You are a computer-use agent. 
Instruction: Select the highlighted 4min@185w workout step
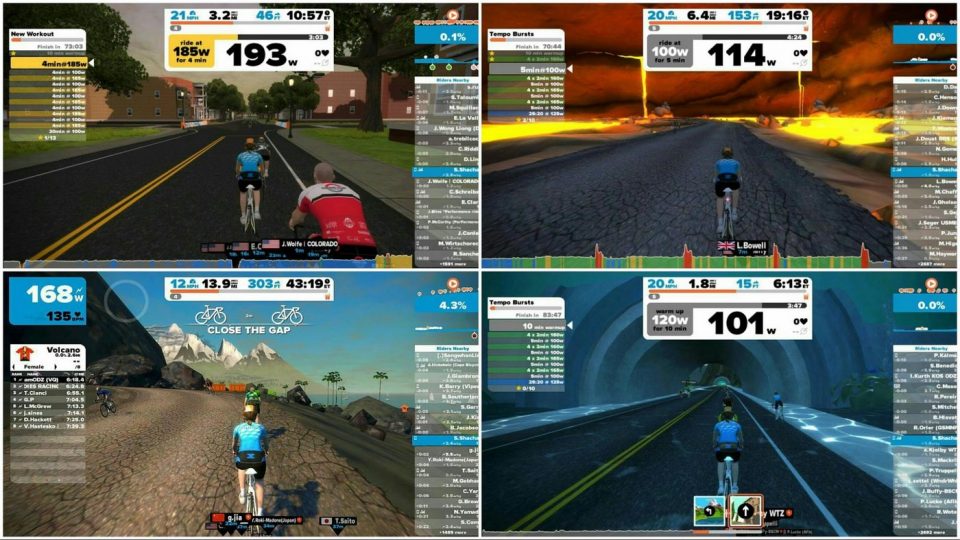[48, 62]
